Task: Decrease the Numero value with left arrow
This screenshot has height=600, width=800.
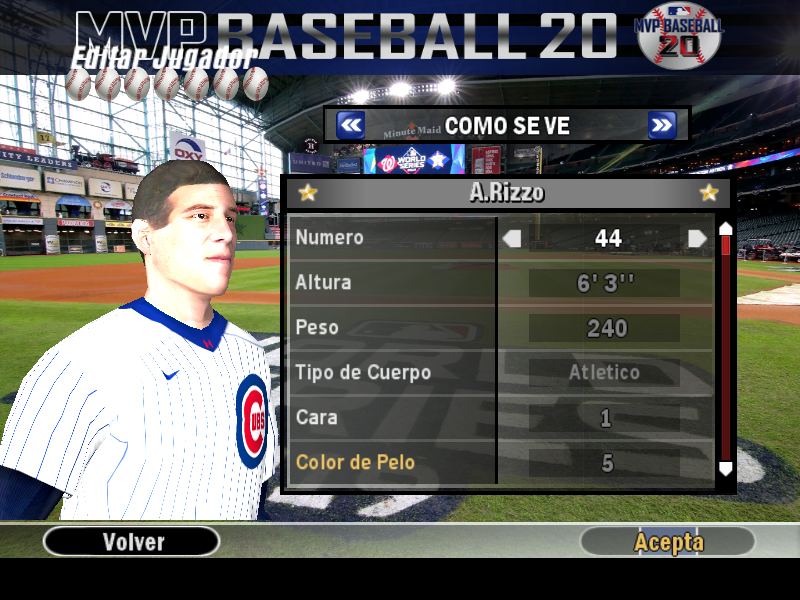Action: point(512,238)
